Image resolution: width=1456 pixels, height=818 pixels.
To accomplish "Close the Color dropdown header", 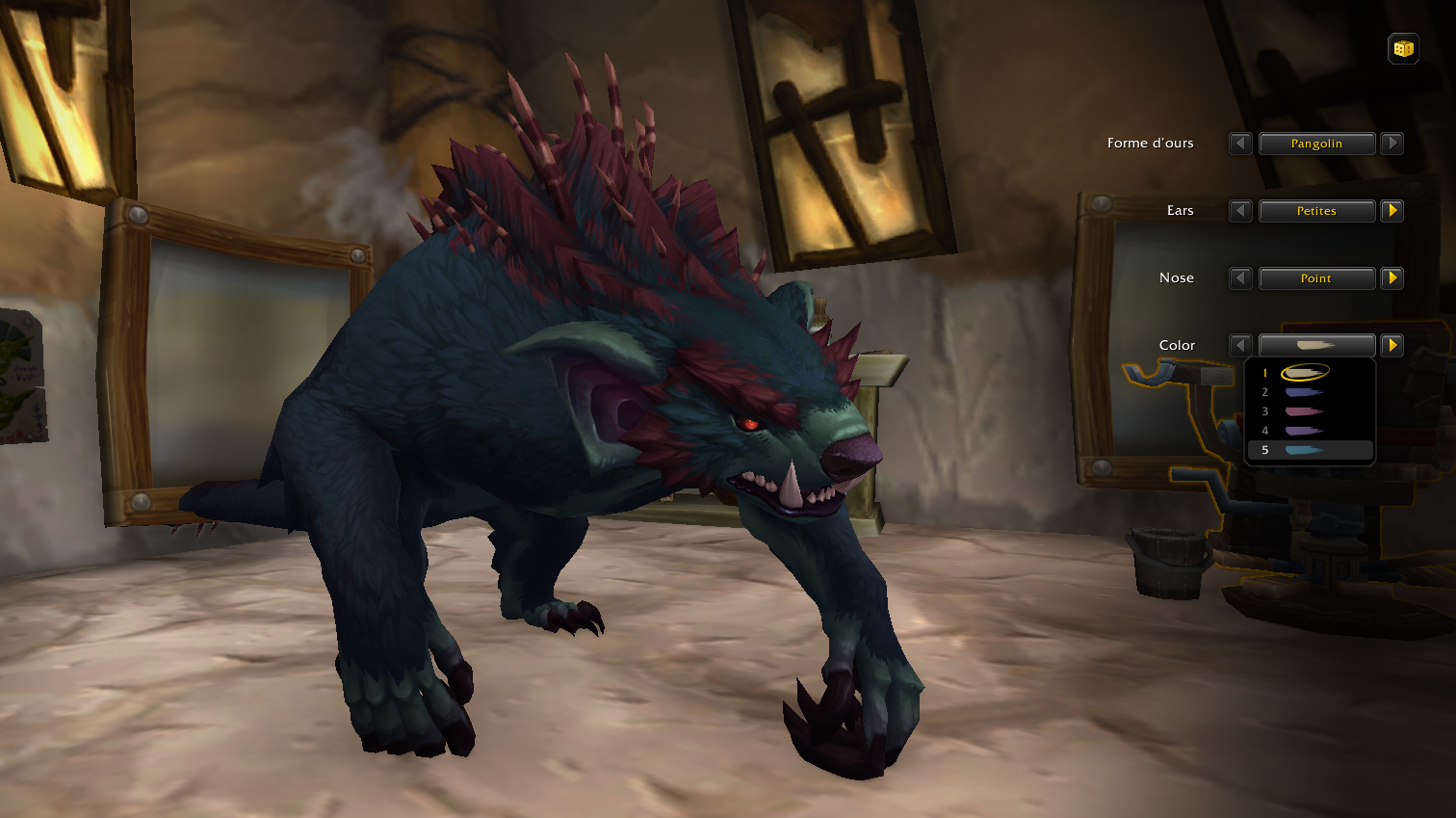I will 1316,345.
